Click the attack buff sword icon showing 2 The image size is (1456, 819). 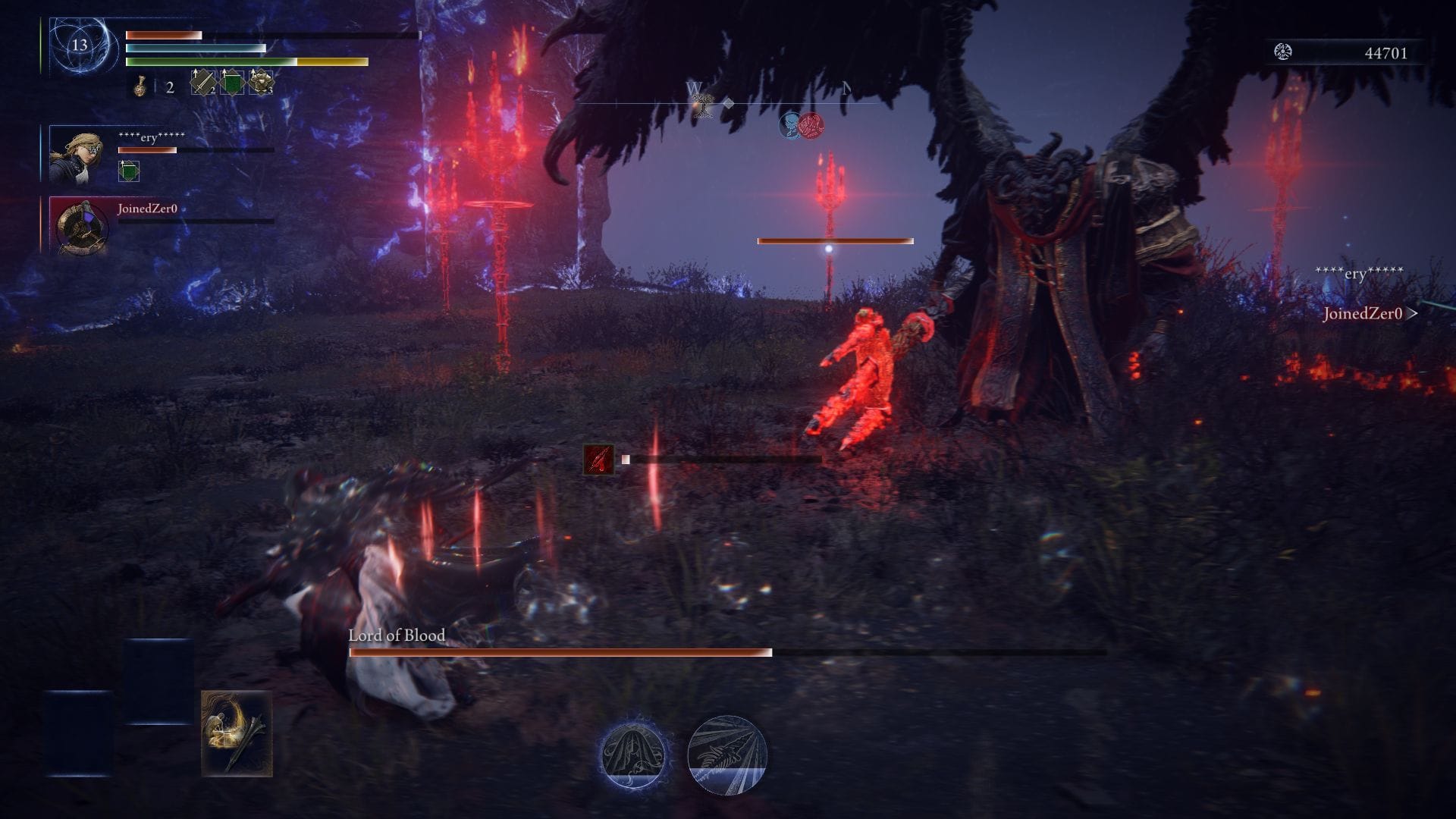click(203, 83)
